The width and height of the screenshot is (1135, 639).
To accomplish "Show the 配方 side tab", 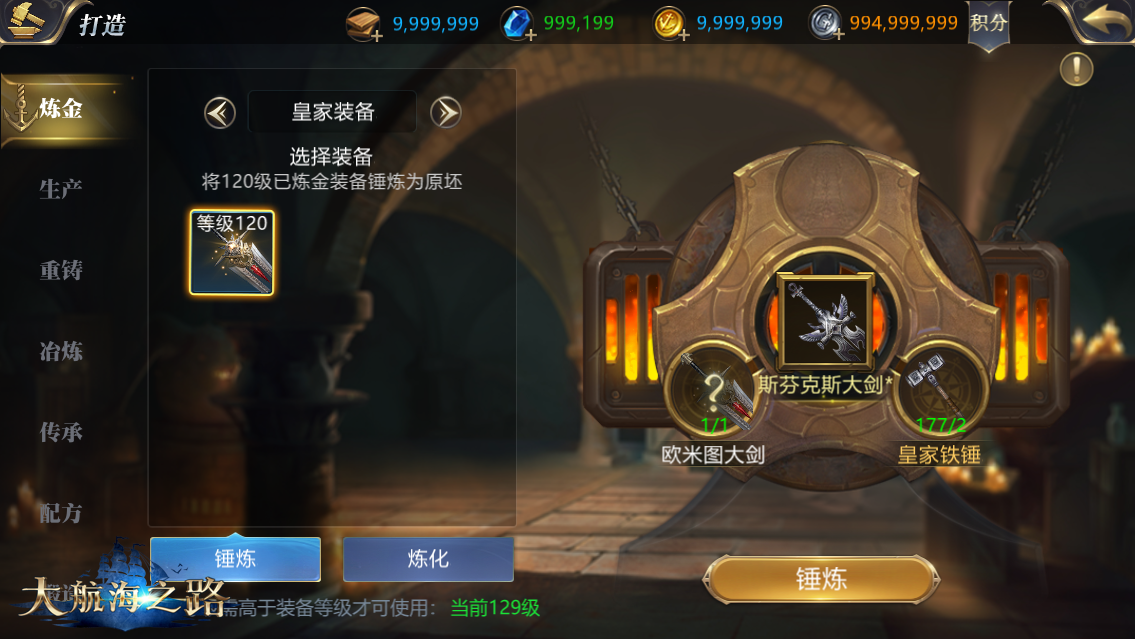I will pos(61,513).
